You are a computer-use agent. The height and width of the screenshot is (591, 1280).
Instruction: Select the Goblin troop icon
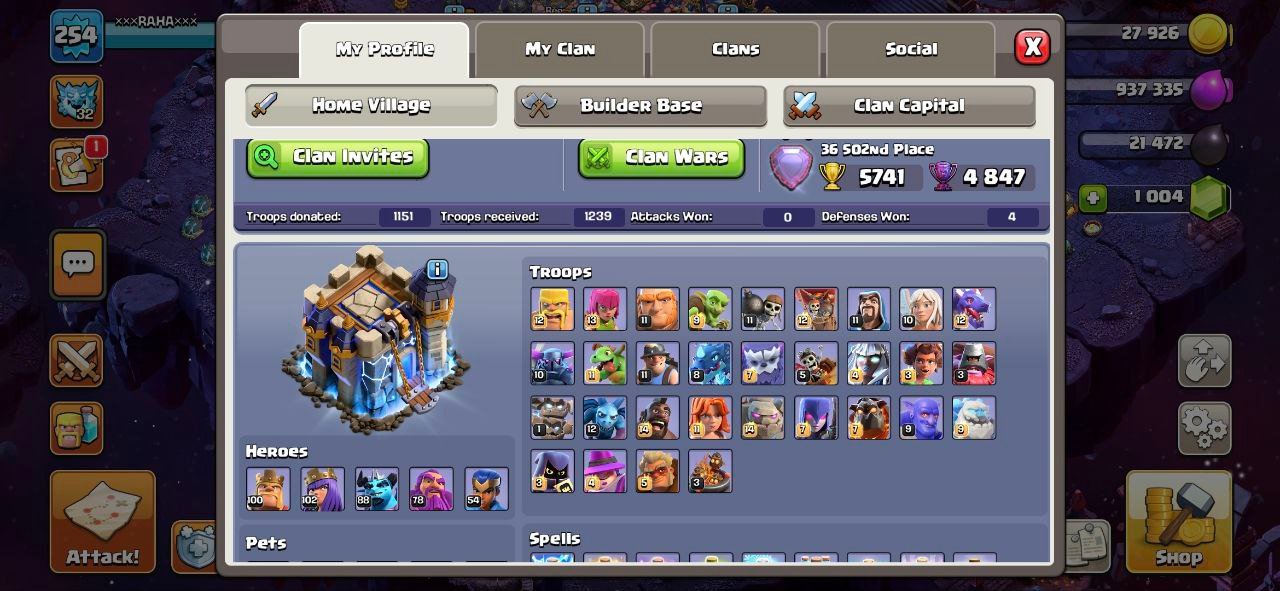710,309
